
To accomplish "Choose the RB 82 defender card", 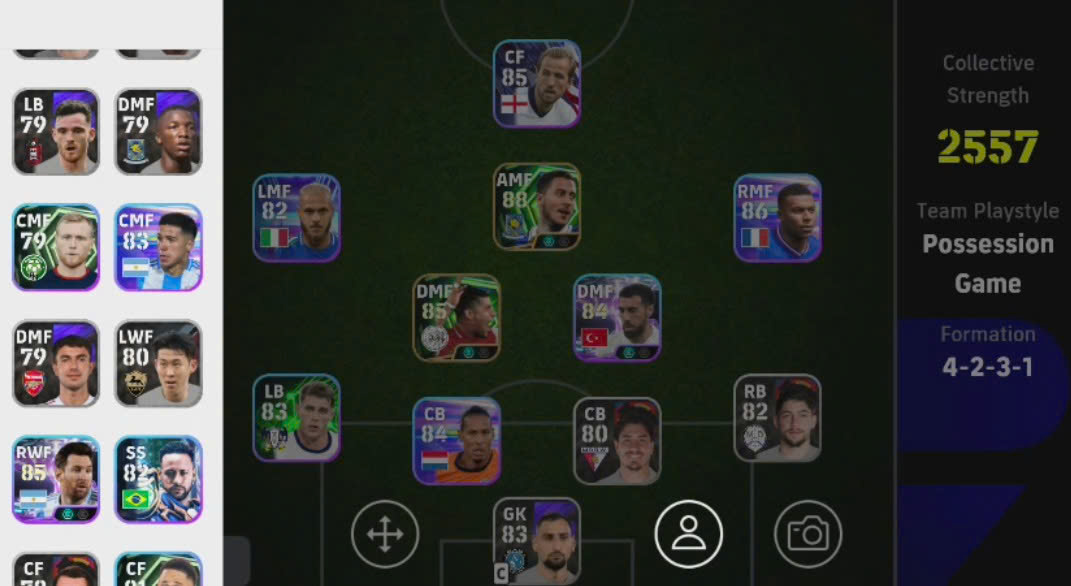I will 777,418.
